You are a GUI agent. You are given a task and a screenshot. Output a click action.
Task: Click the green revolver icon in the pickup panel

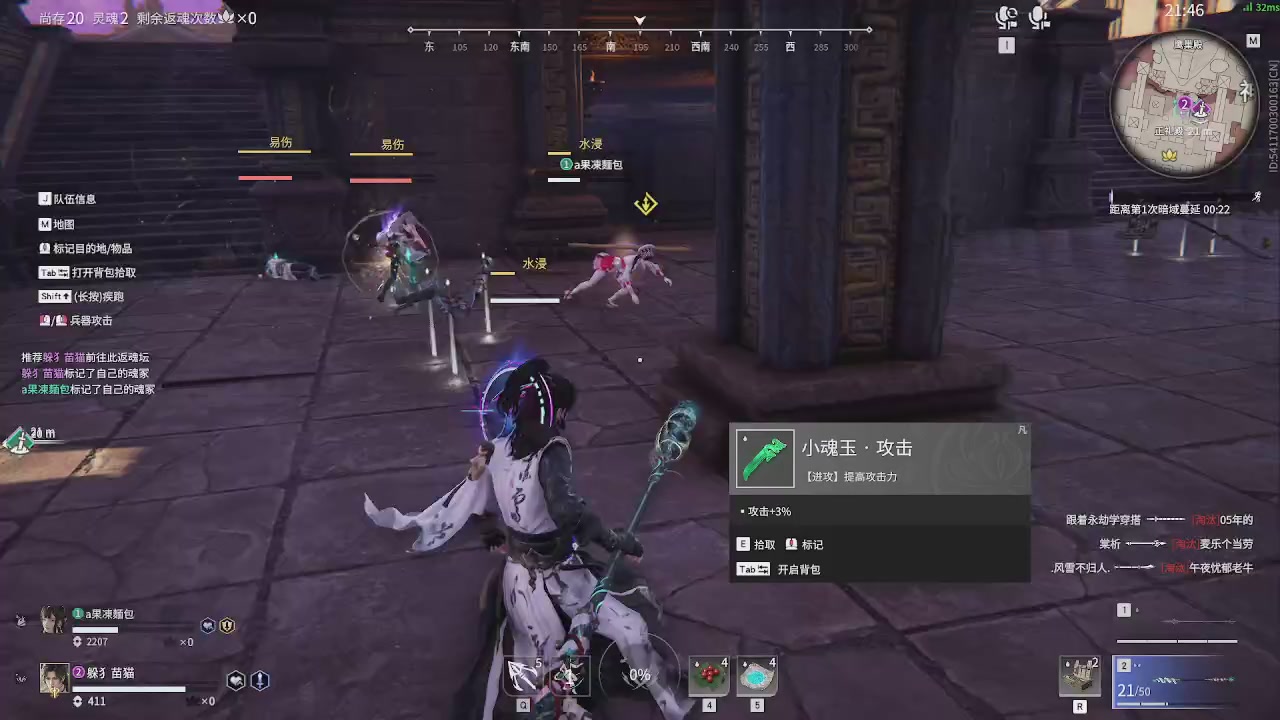point(765,458)
